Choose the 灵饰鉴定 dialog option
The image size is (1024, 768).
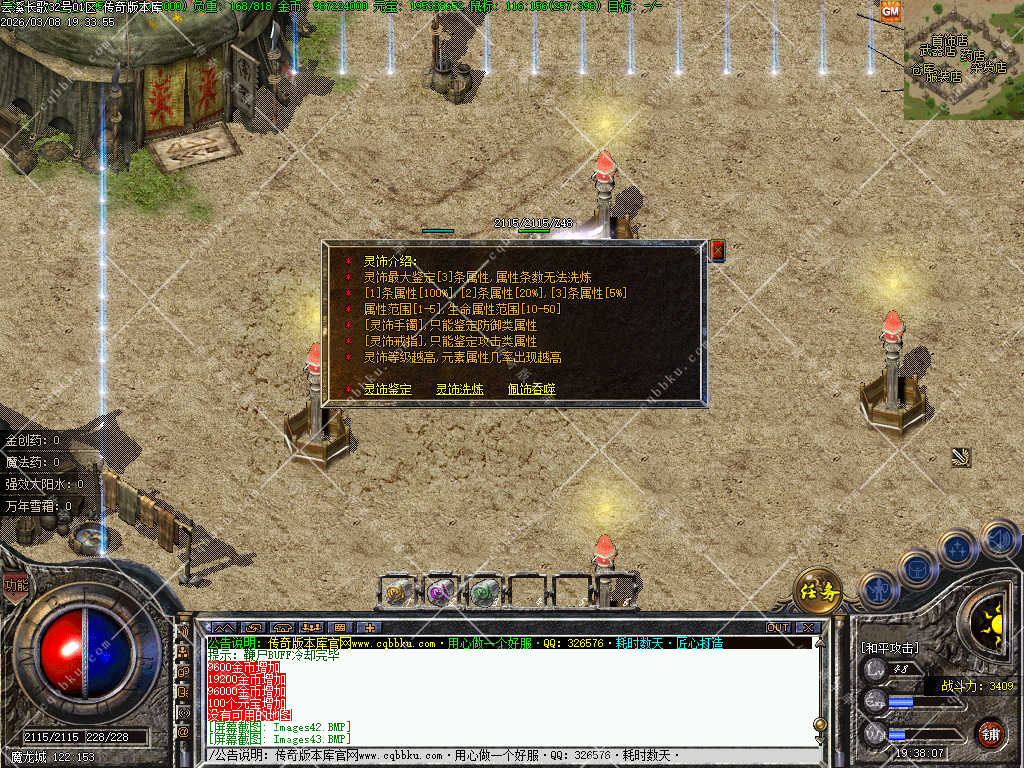click(x=387, y=389)
